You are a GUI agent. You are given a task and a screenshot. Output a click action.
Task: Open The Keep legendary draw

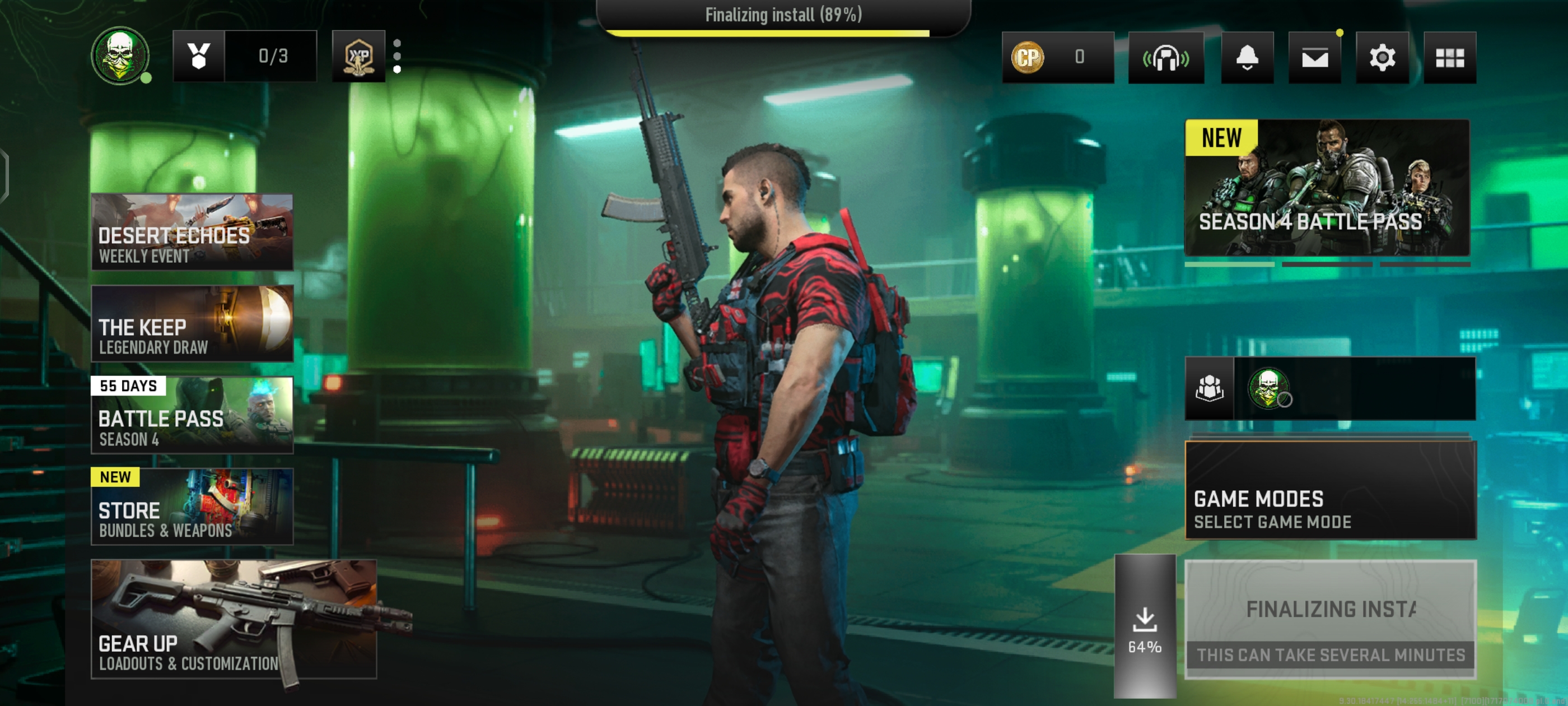point(192,323)
